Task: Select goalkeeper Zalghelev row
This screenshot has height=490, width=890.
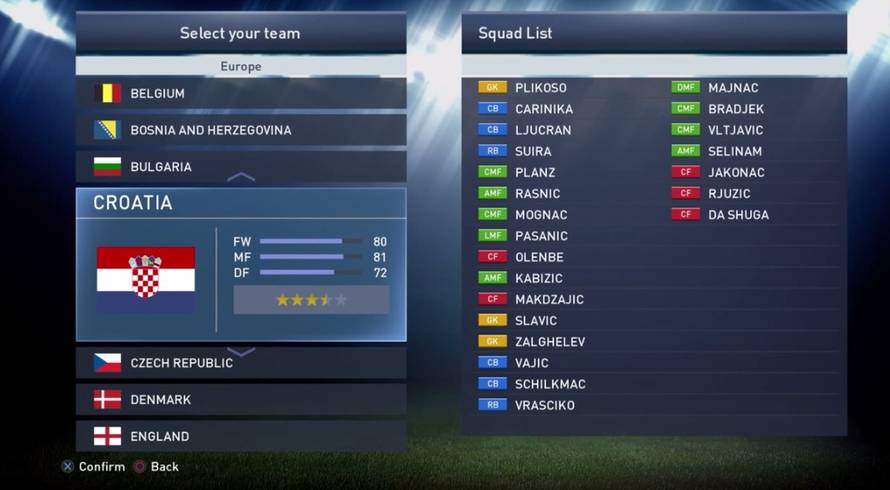Action: 550,341
